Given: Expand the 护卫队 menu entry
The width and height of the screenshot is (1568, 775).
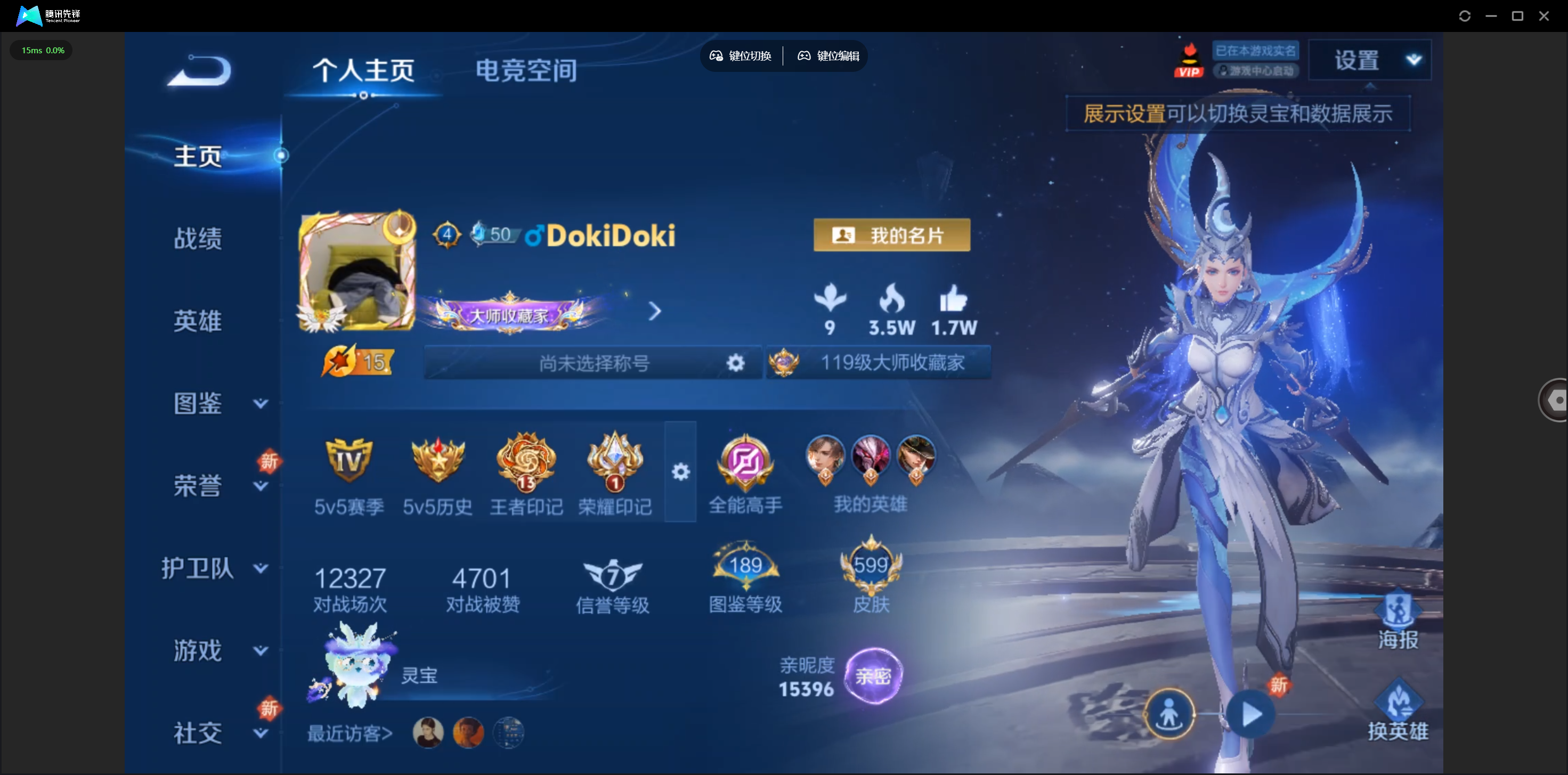Looking at the screenshot, I should click(x=214, y=568).
